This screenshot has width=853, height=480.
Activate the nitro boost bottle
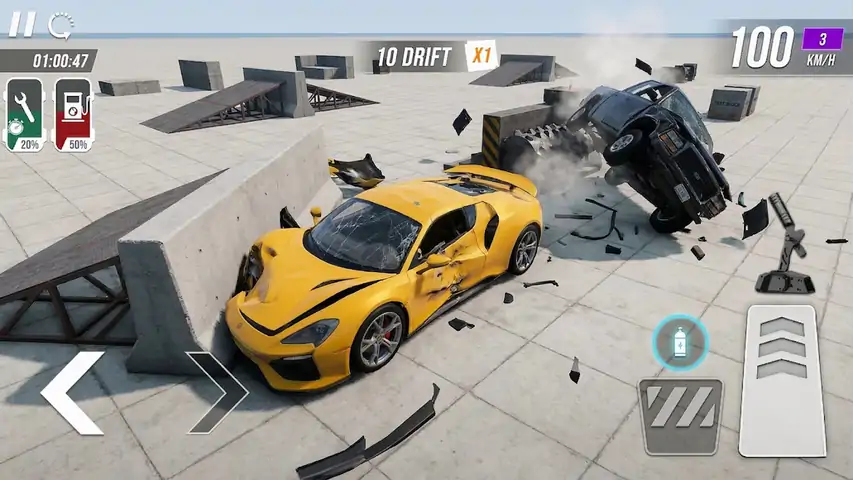click(x=681, y=343)
